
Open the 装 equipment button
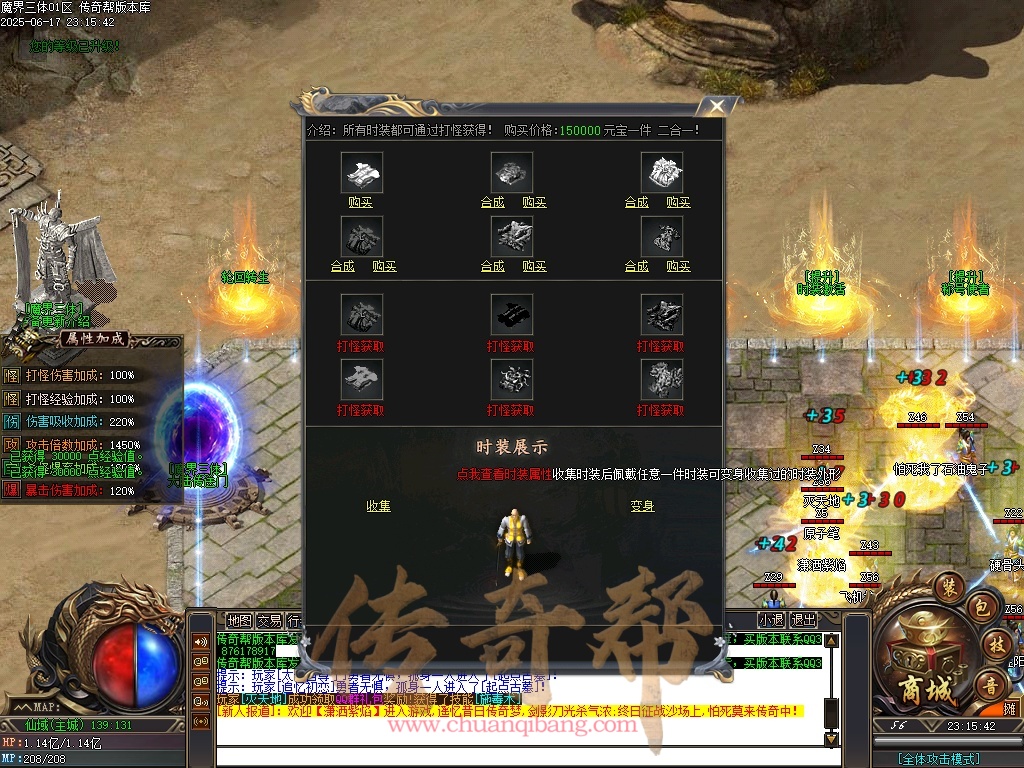click(x=950, y=587)
